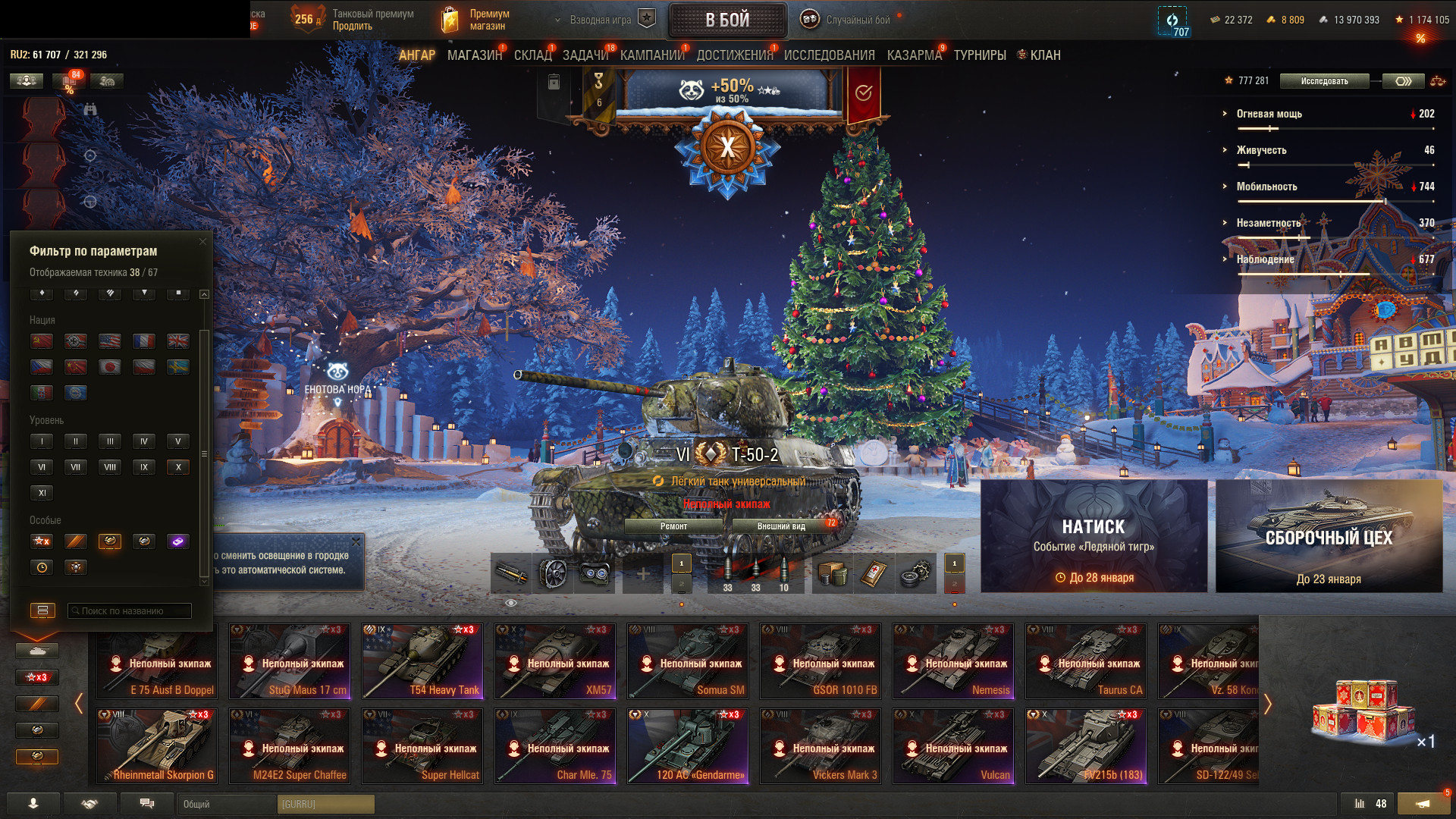Open the МАГАЗИН tab
Viewport: 1456px width, 819px height.
click(x=474, y=55)
